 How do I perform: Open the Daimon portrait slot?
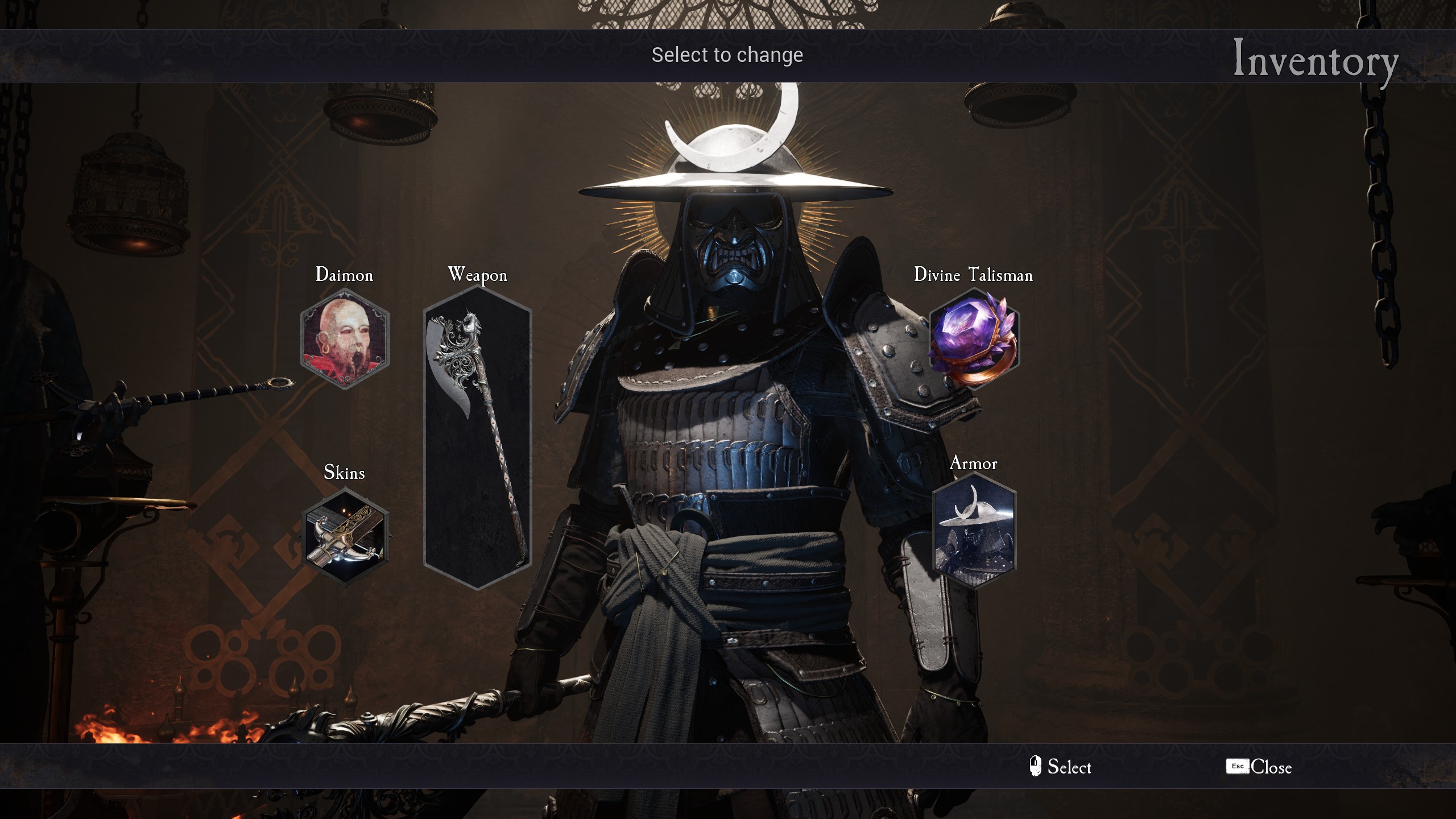pyautogui.click(x=345, y=339)
